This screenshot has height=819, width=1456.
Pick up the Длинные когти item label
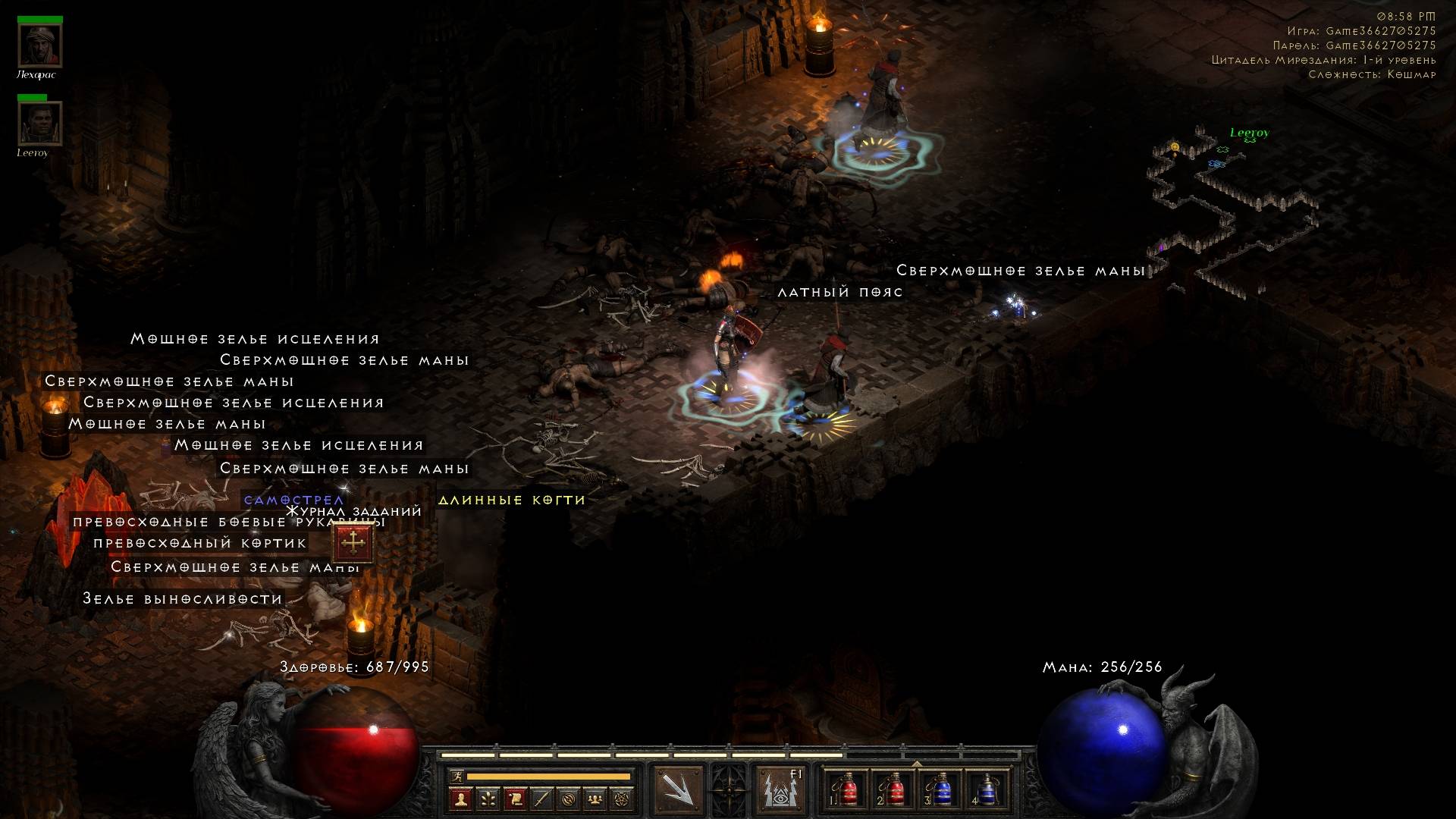[512, 500]
